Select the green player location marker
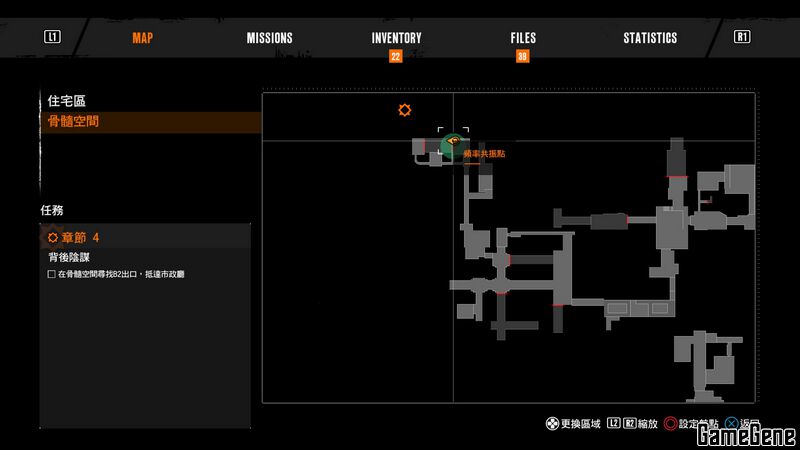The width and height of the screenshot is (800, 450). tap(451, 146)
